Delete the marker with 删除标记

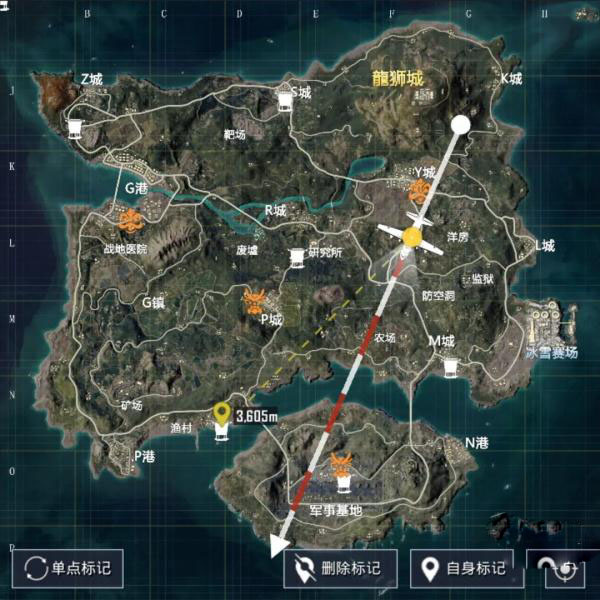pyautogui.click(x=340, y=568)
